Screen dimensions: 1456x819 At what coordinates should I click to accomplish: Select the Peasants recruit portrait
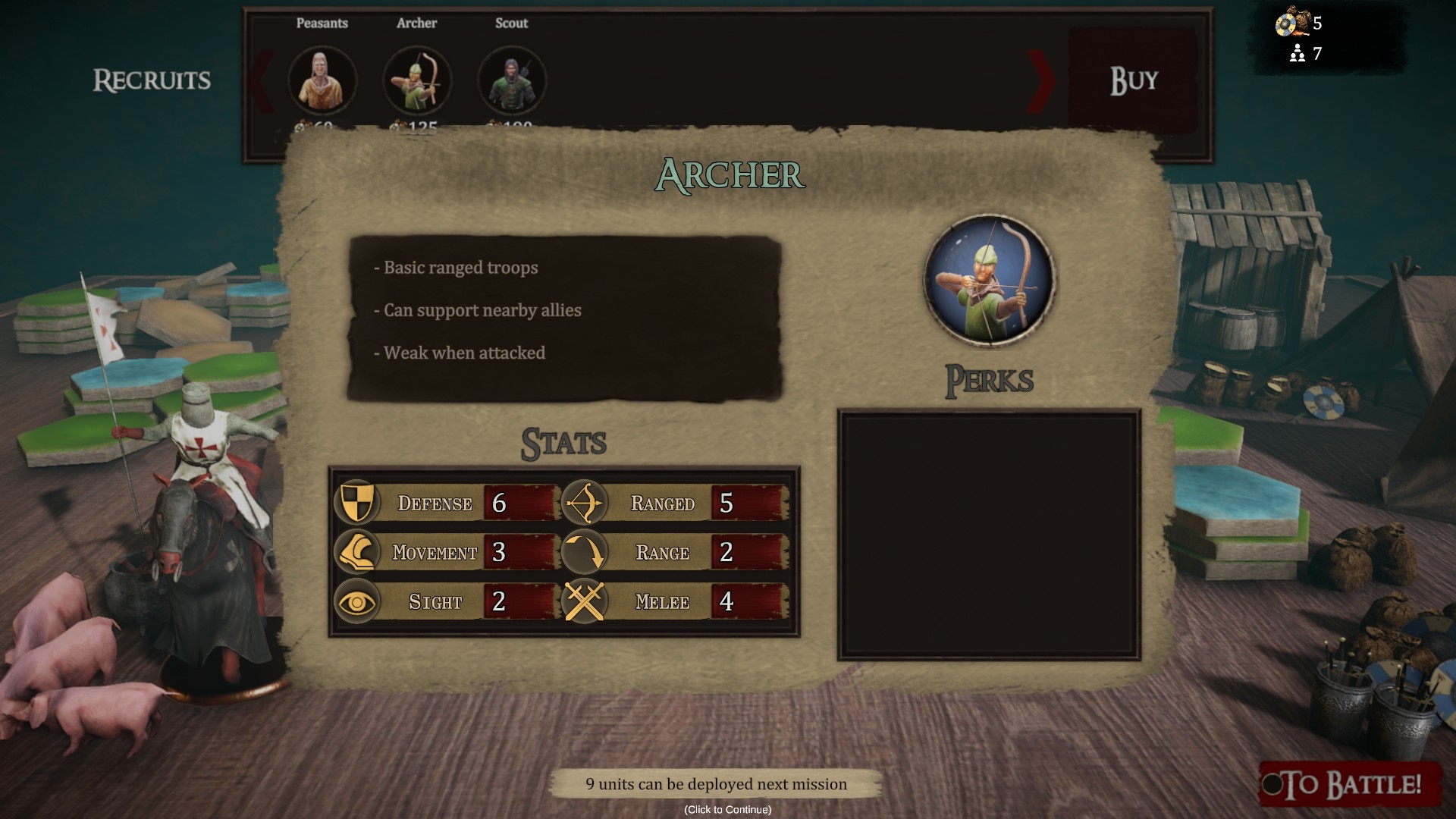[322, 80]
